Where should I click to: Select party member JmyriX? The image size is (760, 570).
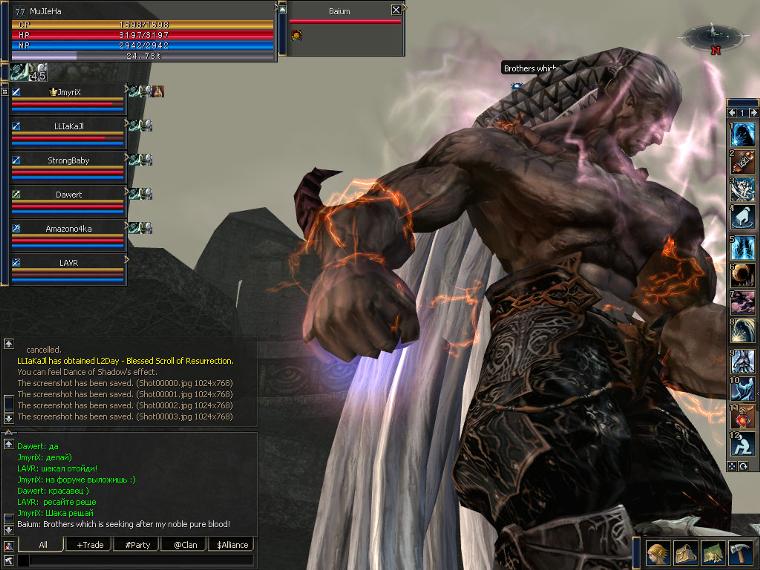[68, 91]
